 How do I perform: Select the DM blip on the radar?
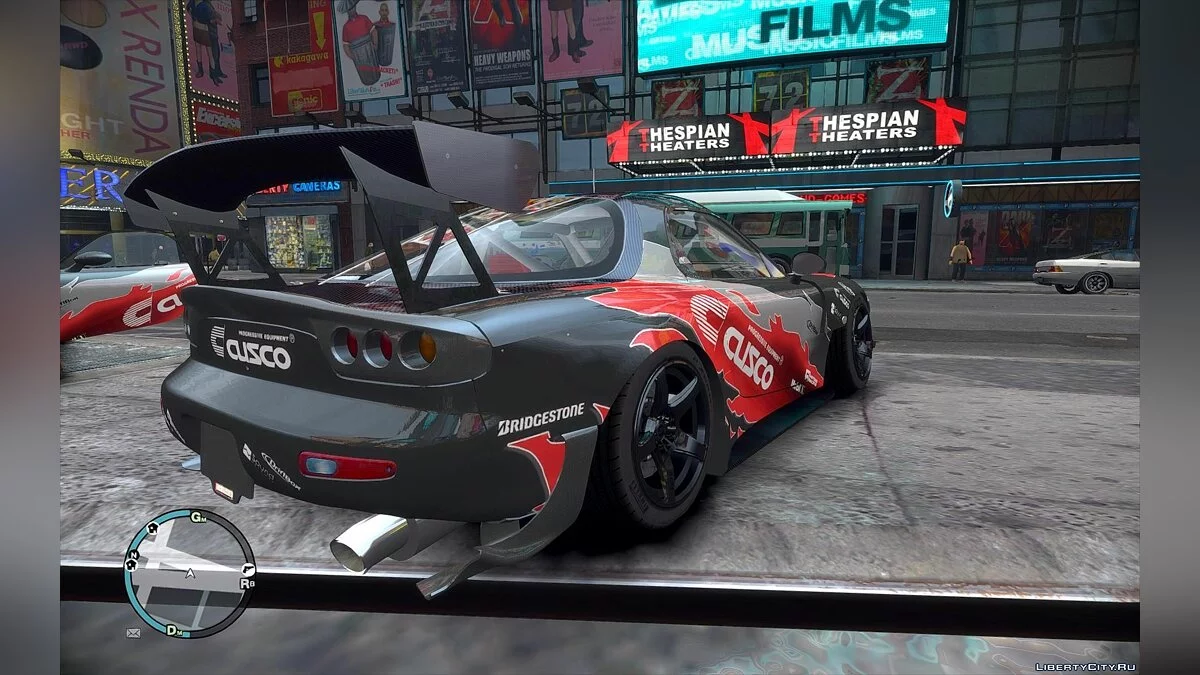tap(173, 630)
